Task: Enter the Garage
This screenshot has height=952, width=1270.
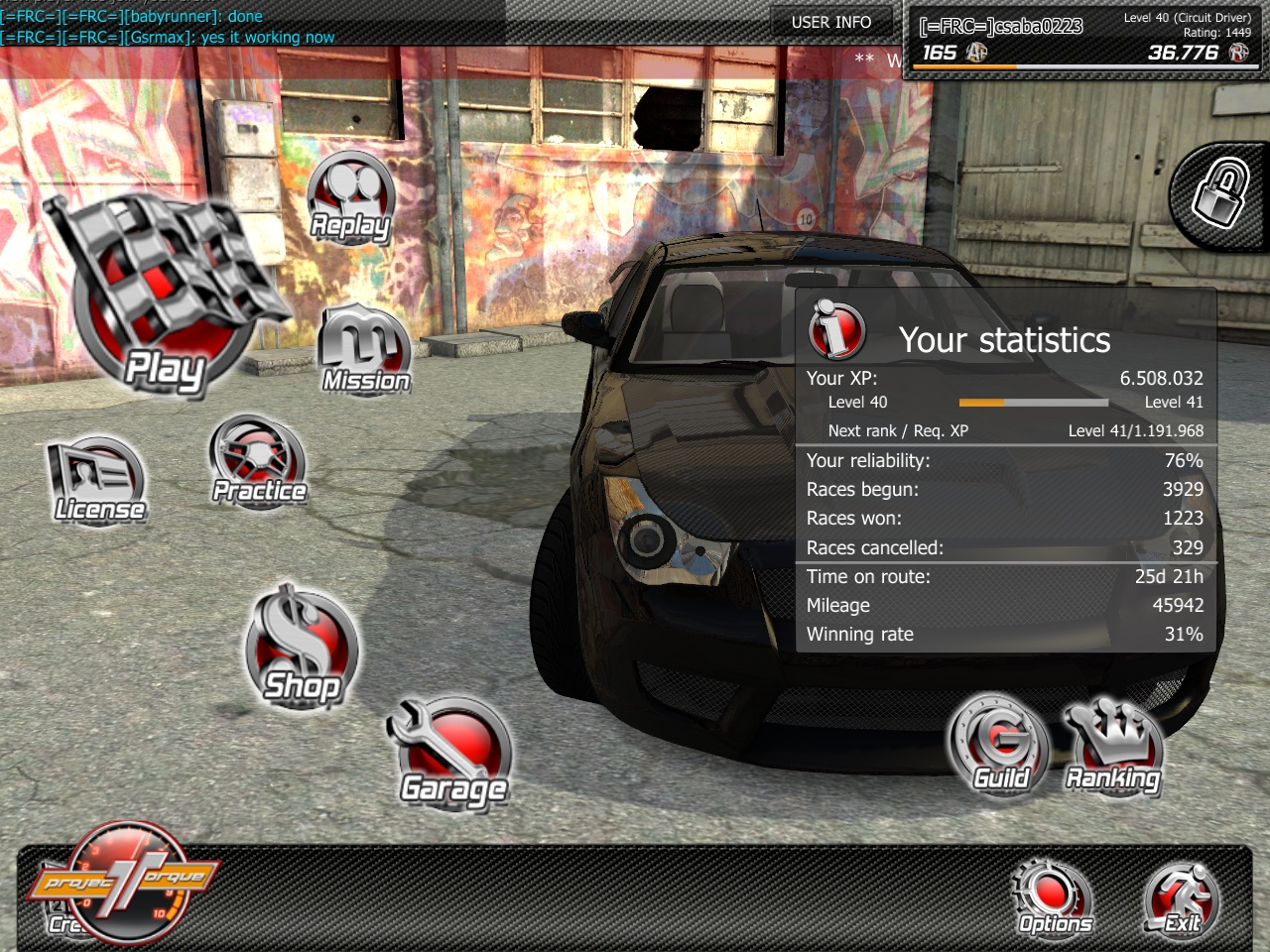Action: tap(453, 752)
